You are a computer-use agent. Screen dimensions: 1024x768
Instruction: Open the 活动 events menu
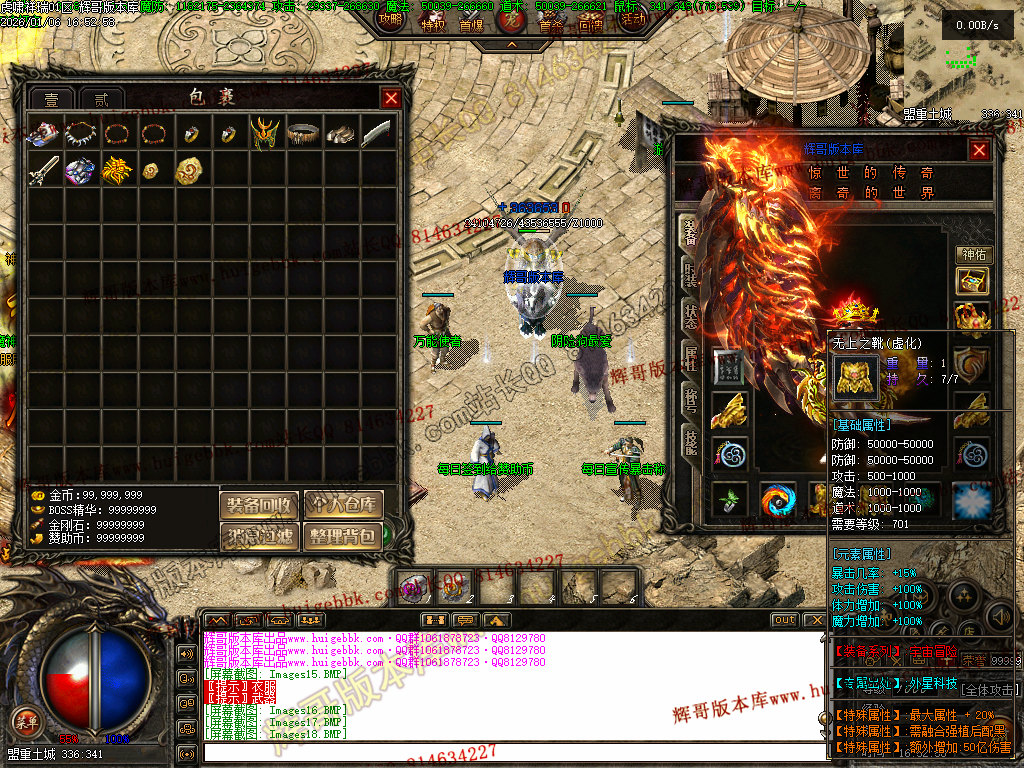[x=632, y=19]
